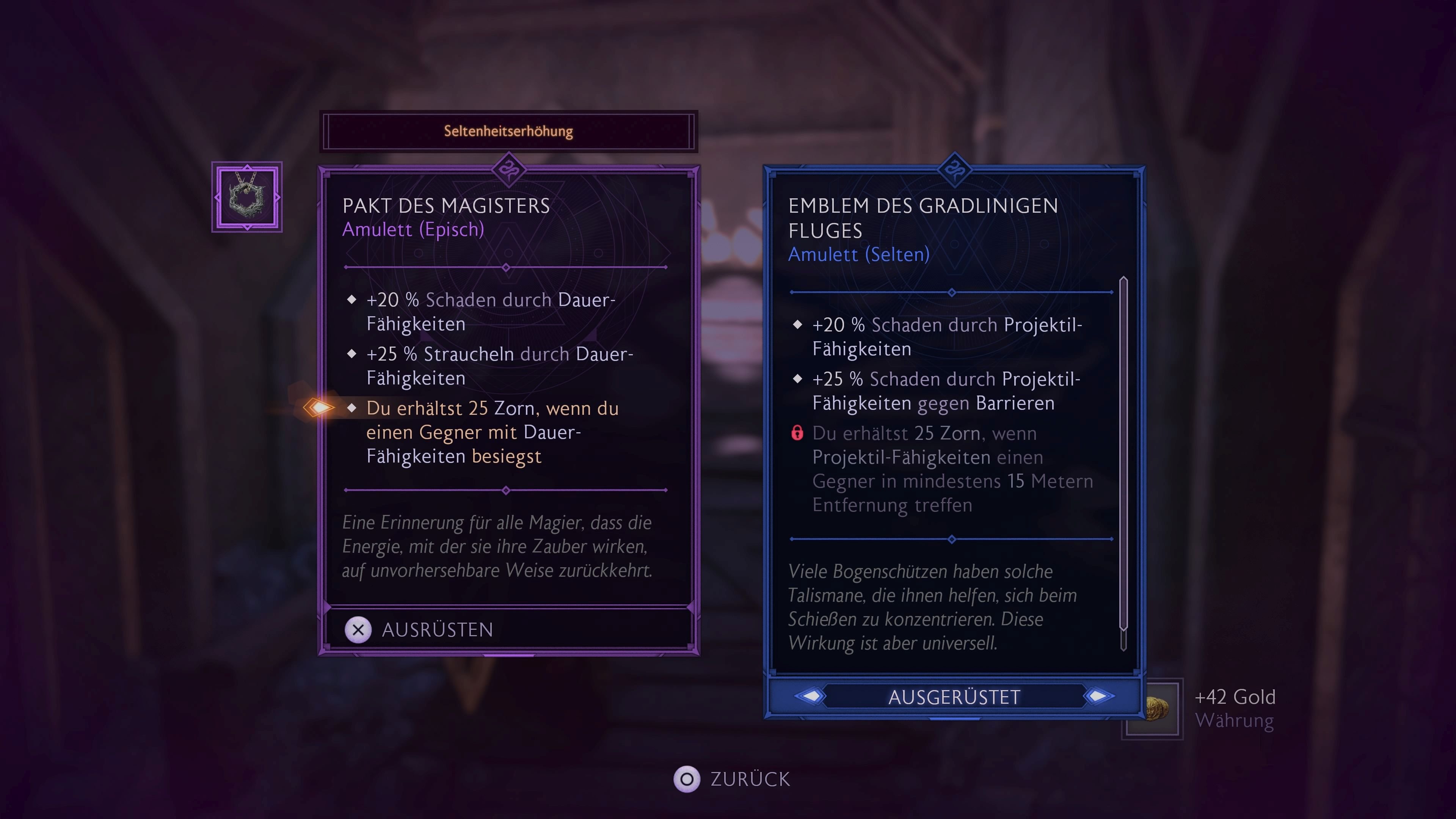Click the red lock icon on the locked Zorn perk
This screenshot has height=819, width=1456.
(x=798, y=433)
